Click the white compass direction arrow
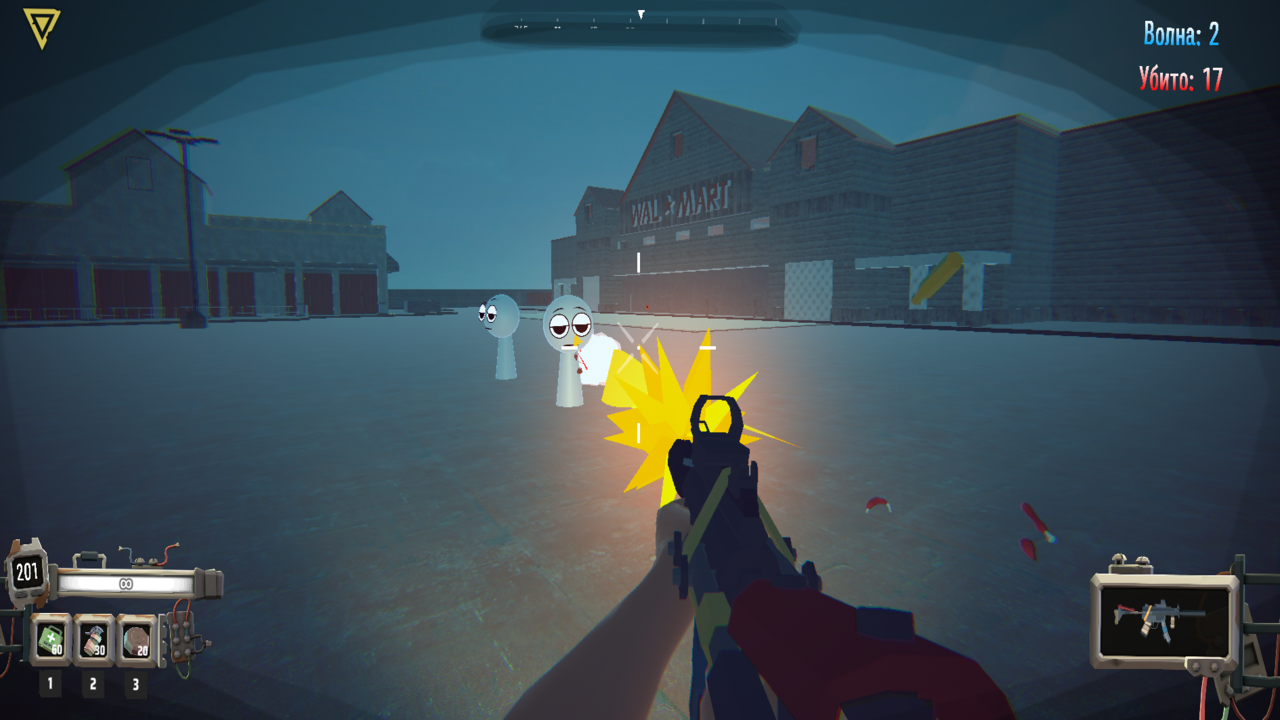The height and width of the screenshot is (720, 1280). click(641, 13)
